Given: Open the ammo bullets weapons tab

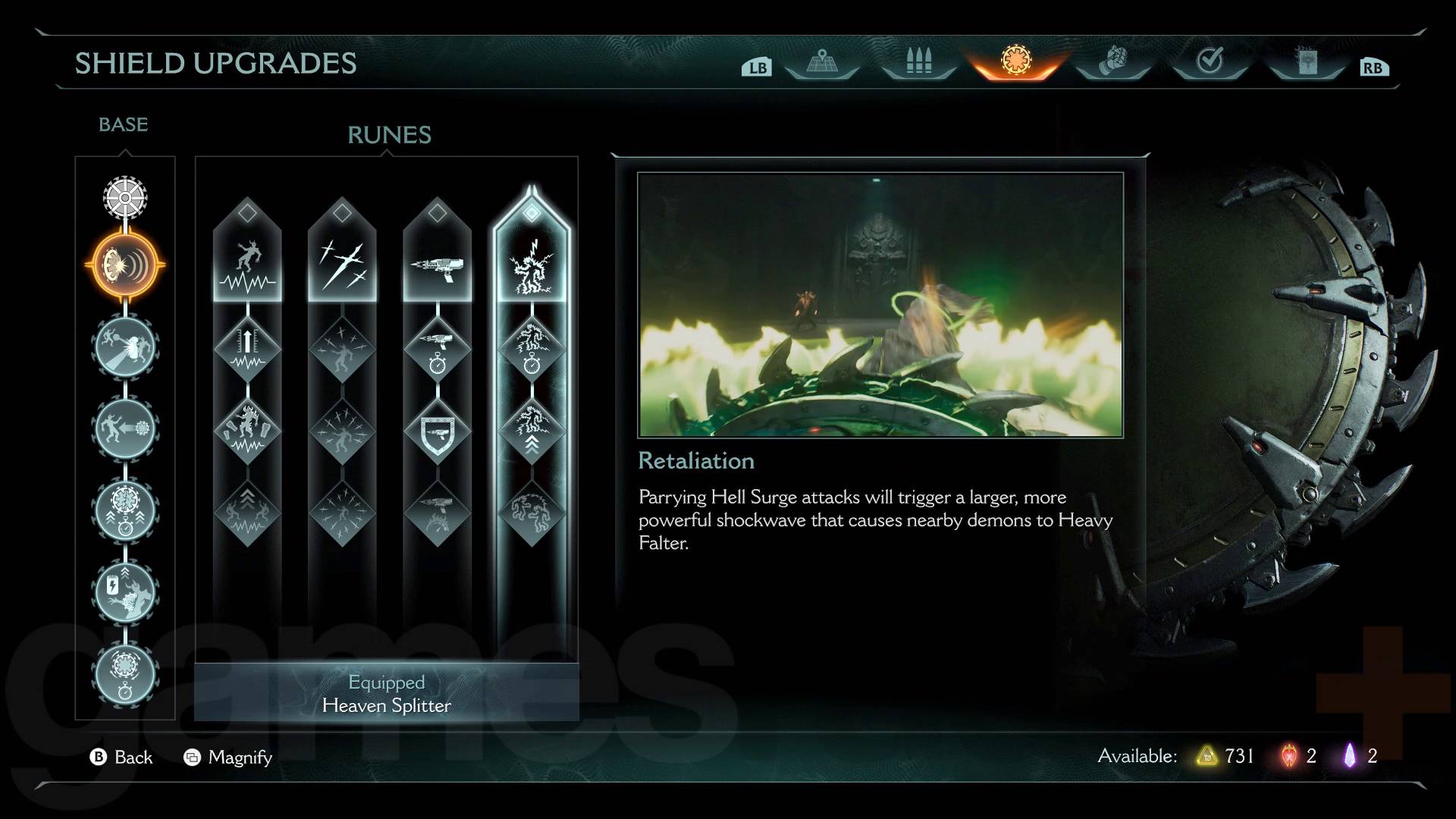Looking at the screenshot, I should point(918,61).
